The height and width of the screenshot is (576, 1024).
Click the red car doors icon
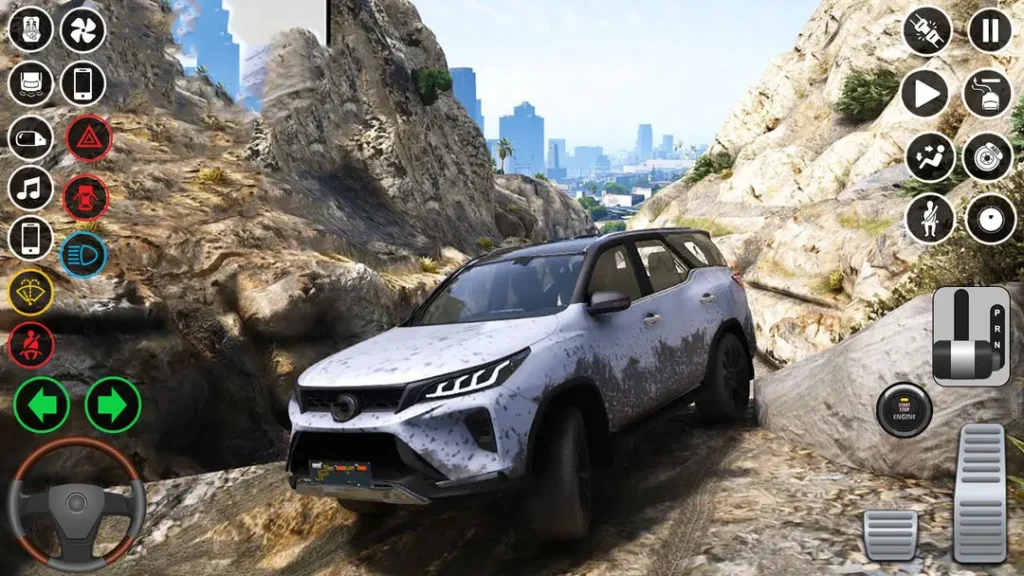(x=85, y=197)
